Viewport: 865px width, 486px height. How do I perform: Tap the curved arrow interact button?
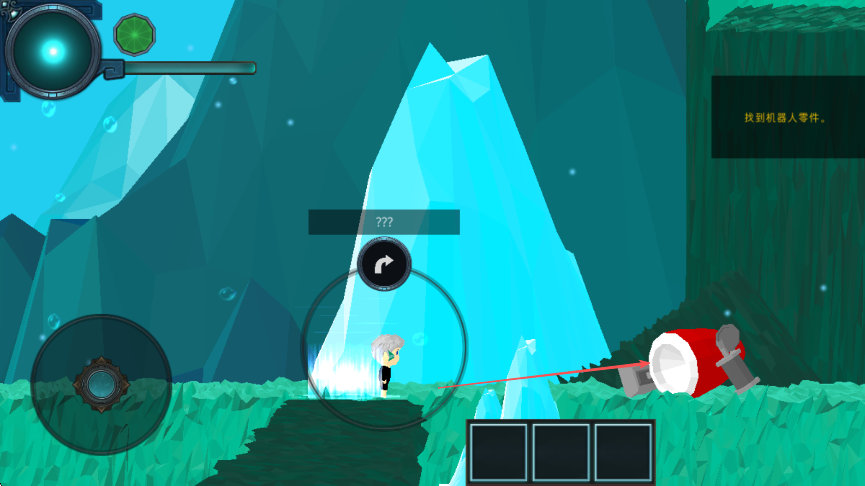click(384, 265)
